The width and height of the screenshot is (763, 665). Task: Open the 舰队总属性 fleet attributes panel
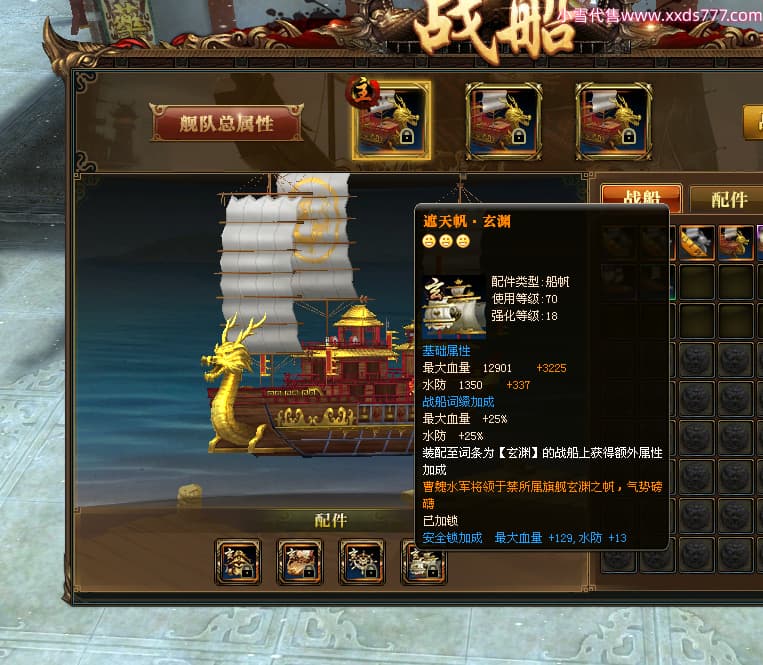tap(227, 123)
